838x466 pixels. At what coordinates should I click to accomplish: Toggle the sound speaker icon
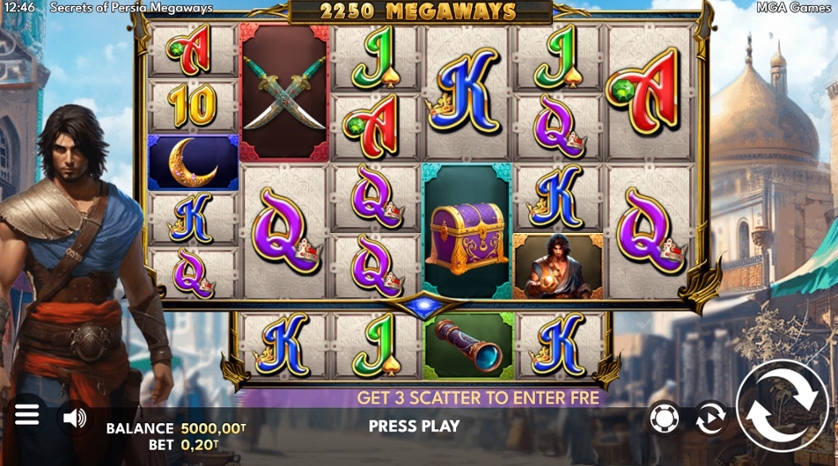75,417
